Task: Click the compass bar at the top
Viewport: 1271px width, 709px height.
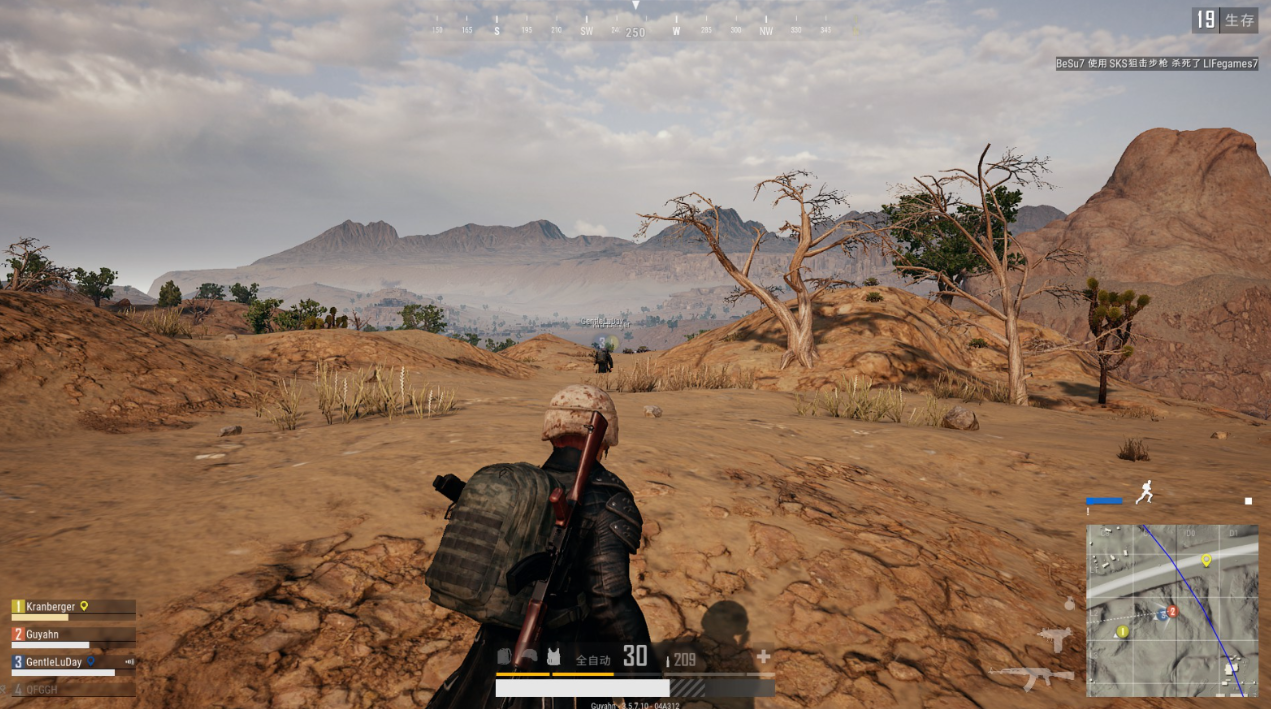Action: pyautogui.click(x=635, y=31)
